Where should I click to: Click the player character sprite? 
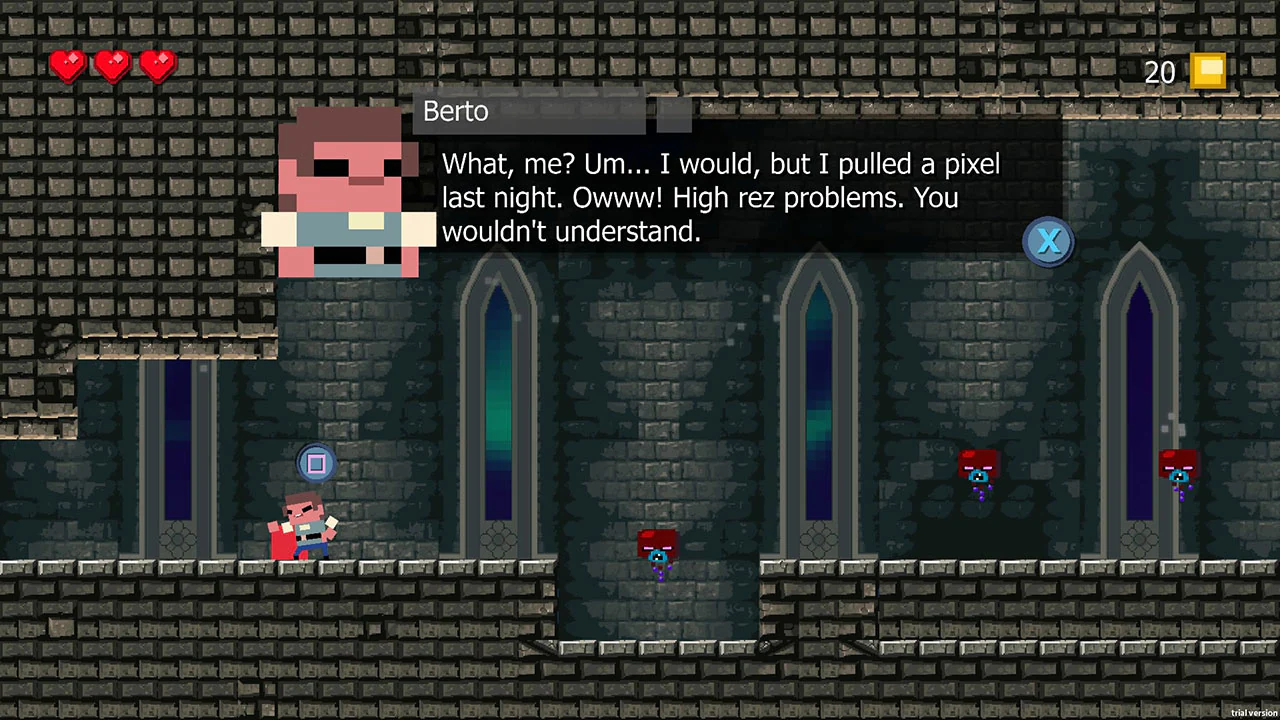coord(305,520)
